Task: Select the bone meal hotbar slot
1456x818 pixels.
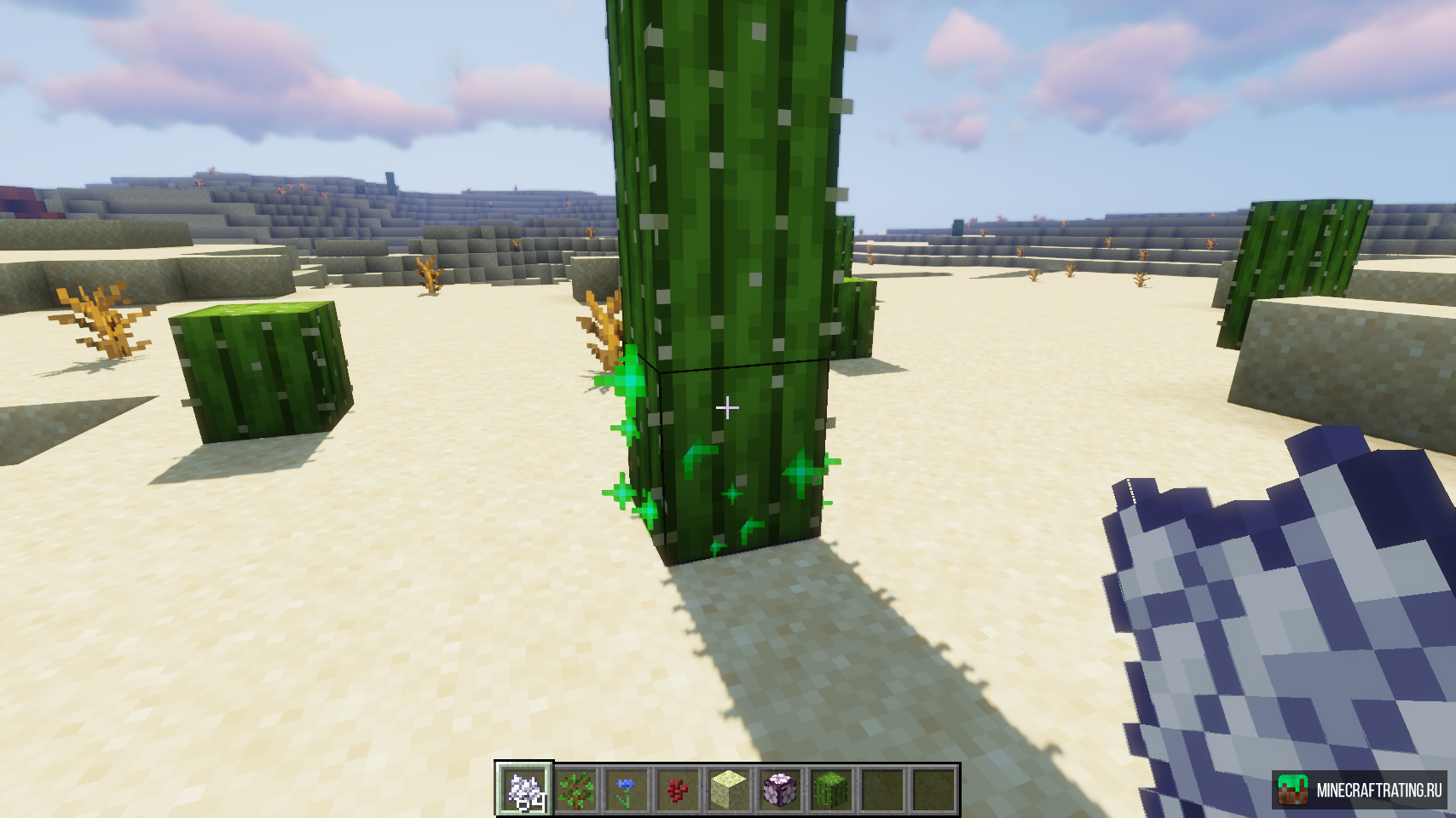Action: point(524,788)
